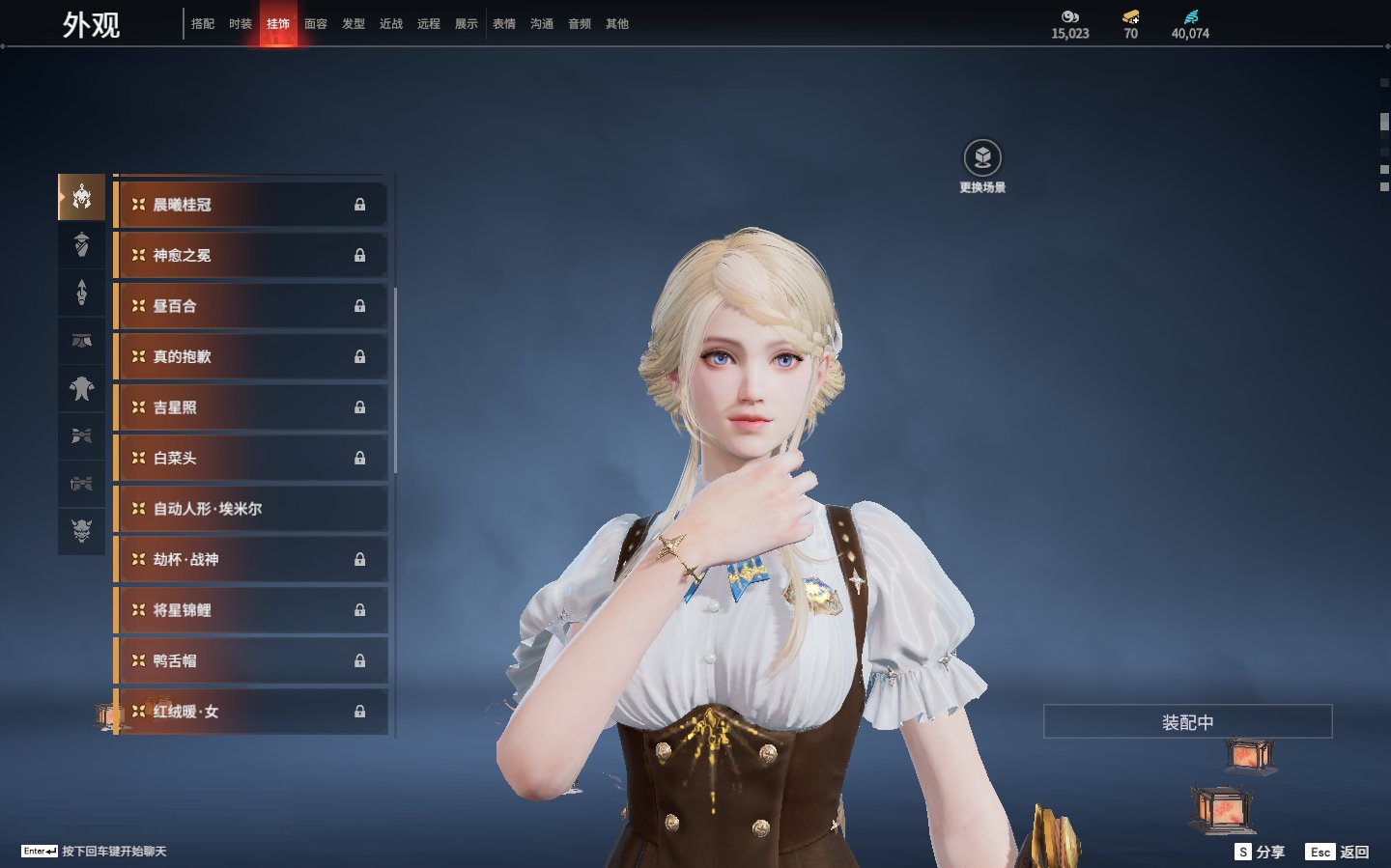Pick the 昼百合 accessory entry
Viewport: 1391px width, 868px height.
click(x=251, y=306)
